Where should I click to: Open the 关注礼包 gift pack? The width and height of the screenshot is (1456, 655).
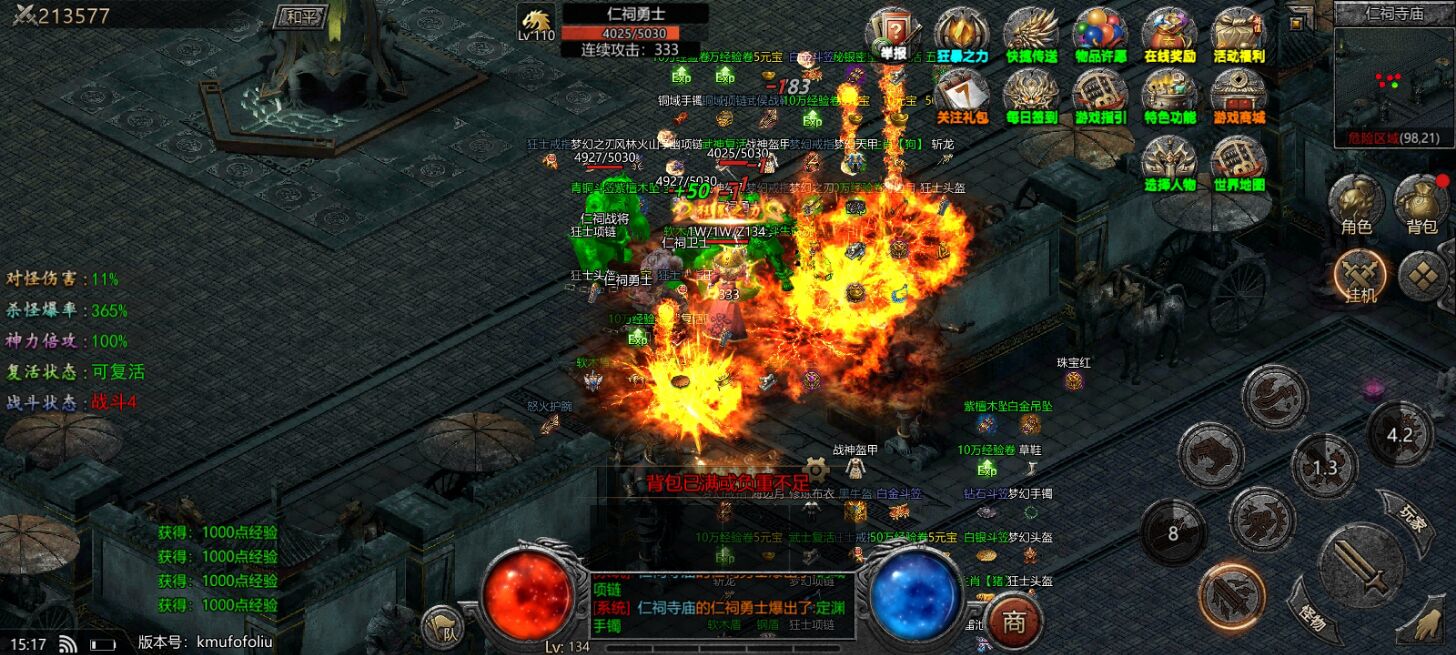click(x=961, y=97)
